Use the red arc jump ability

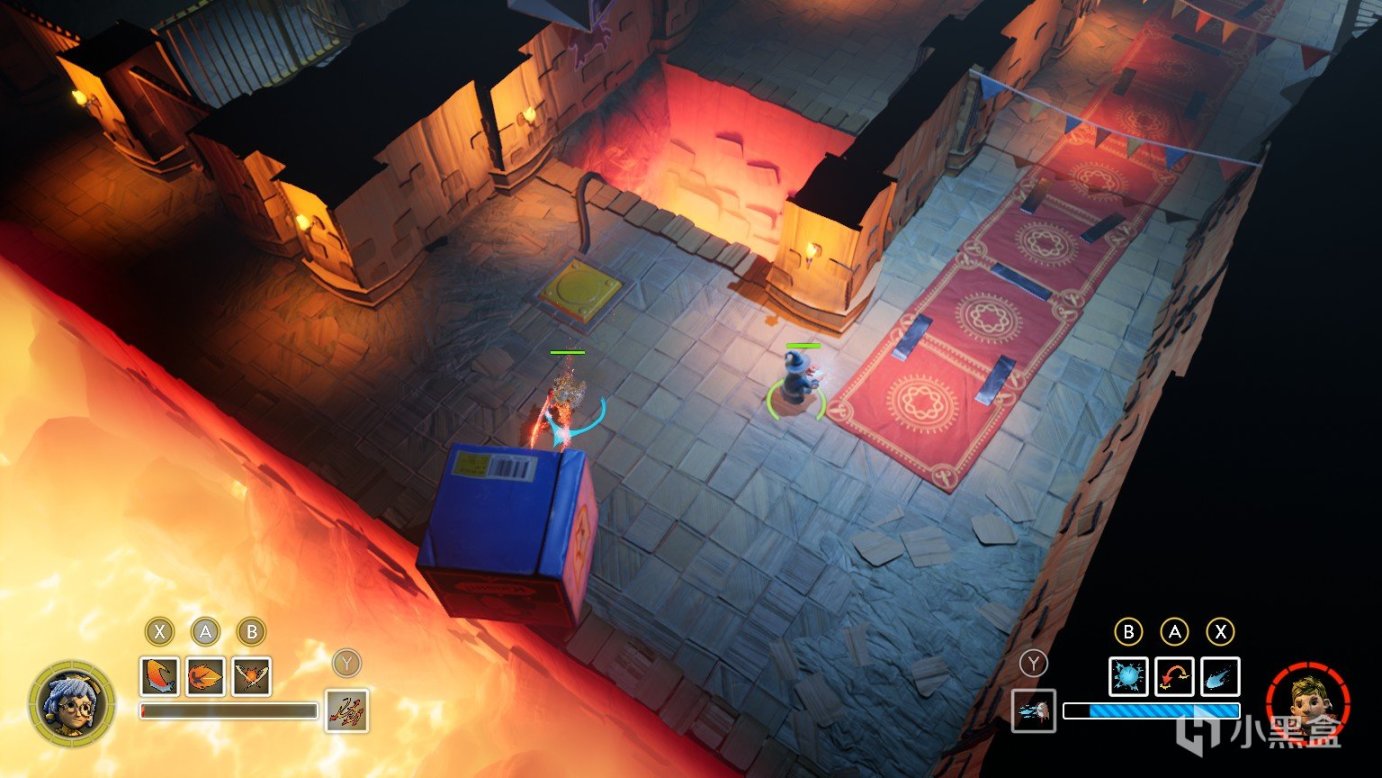pos(1174,676)
